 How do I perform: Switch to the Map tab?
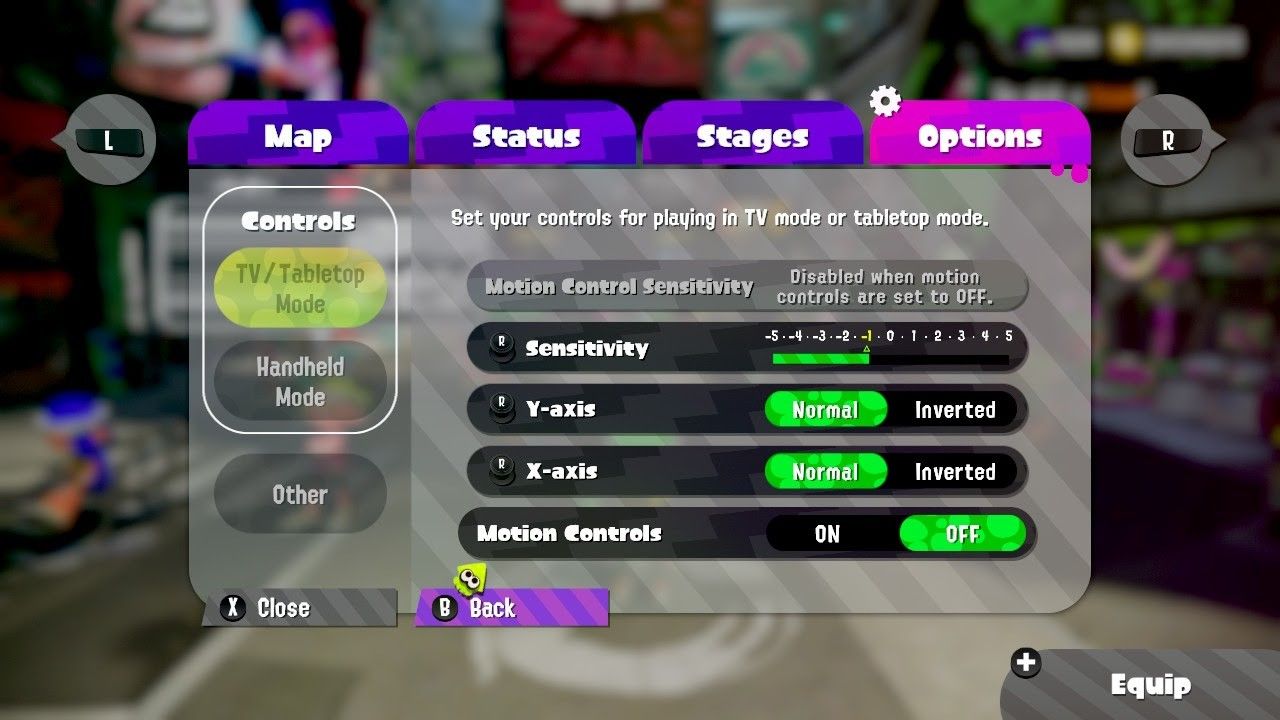tap(298, 136)
